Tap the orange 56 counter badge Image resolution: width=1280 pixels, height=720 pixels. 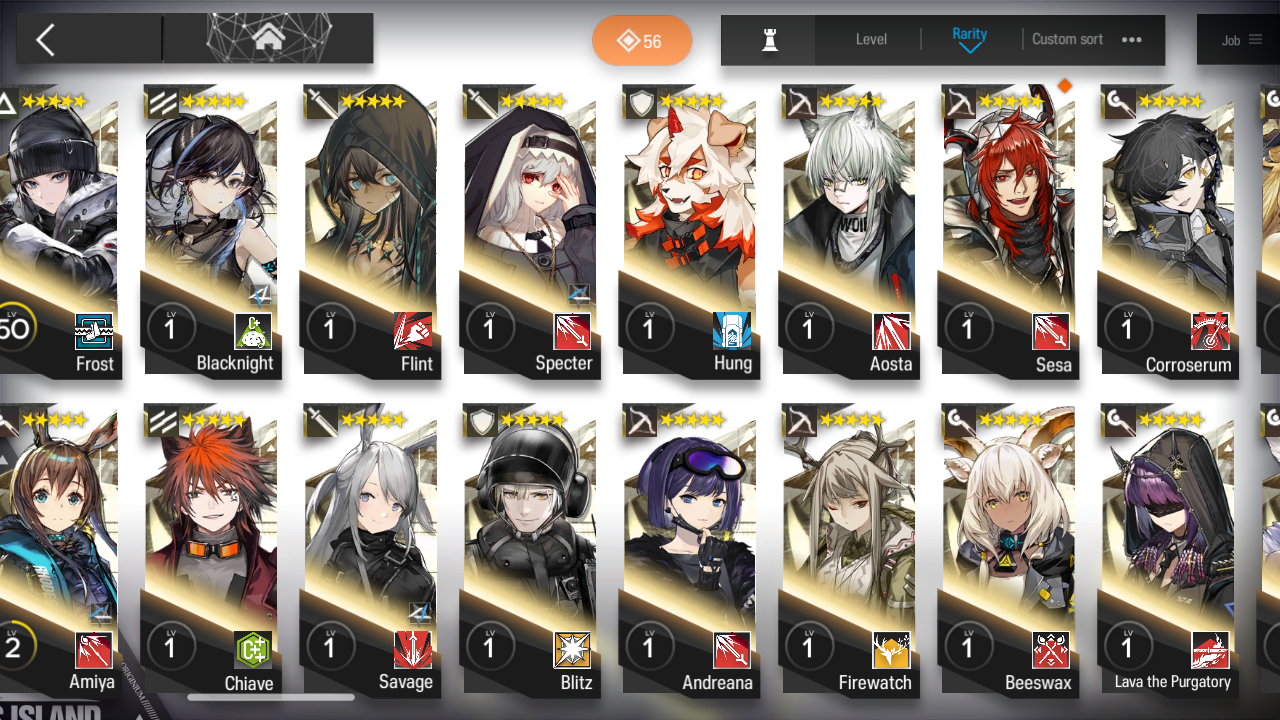pos(641,41)
